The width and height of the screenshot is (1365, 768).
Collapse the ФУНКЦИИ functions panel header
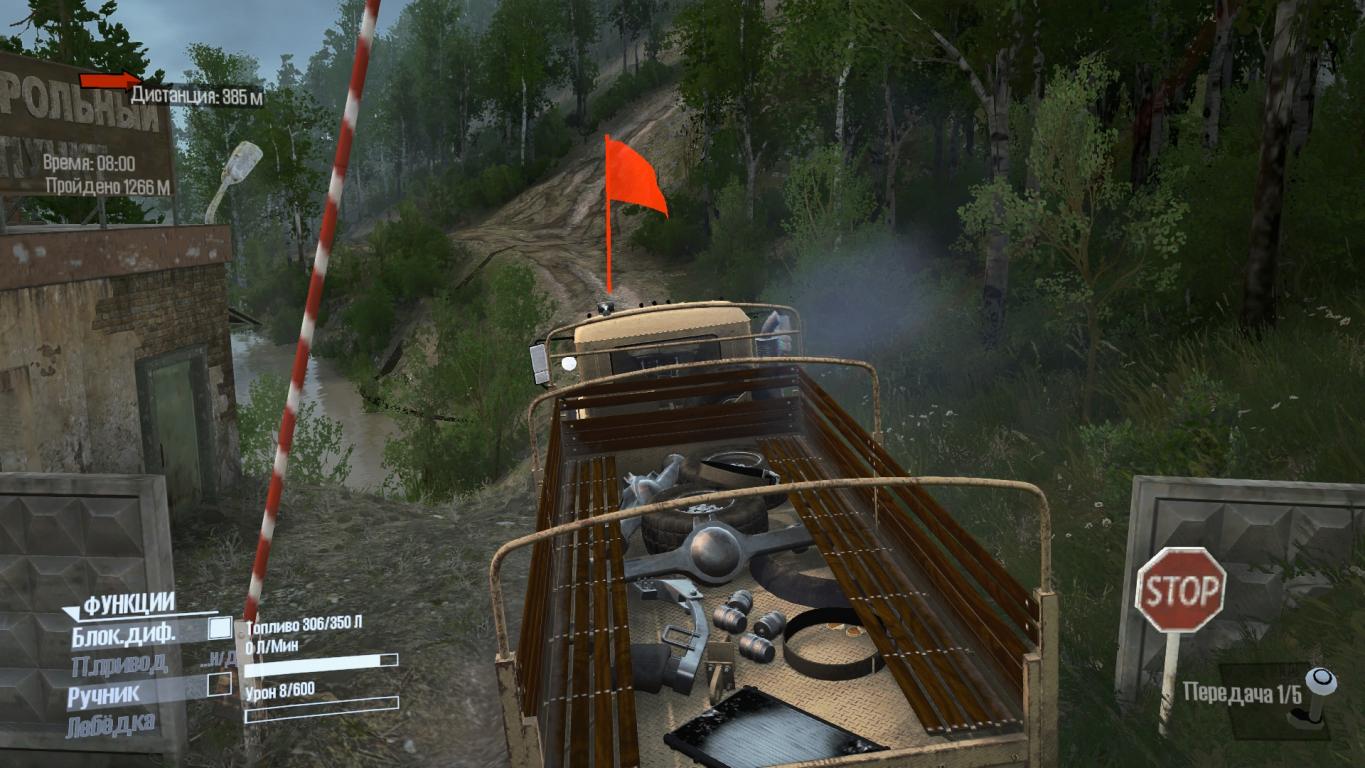(x=128, y=605)
